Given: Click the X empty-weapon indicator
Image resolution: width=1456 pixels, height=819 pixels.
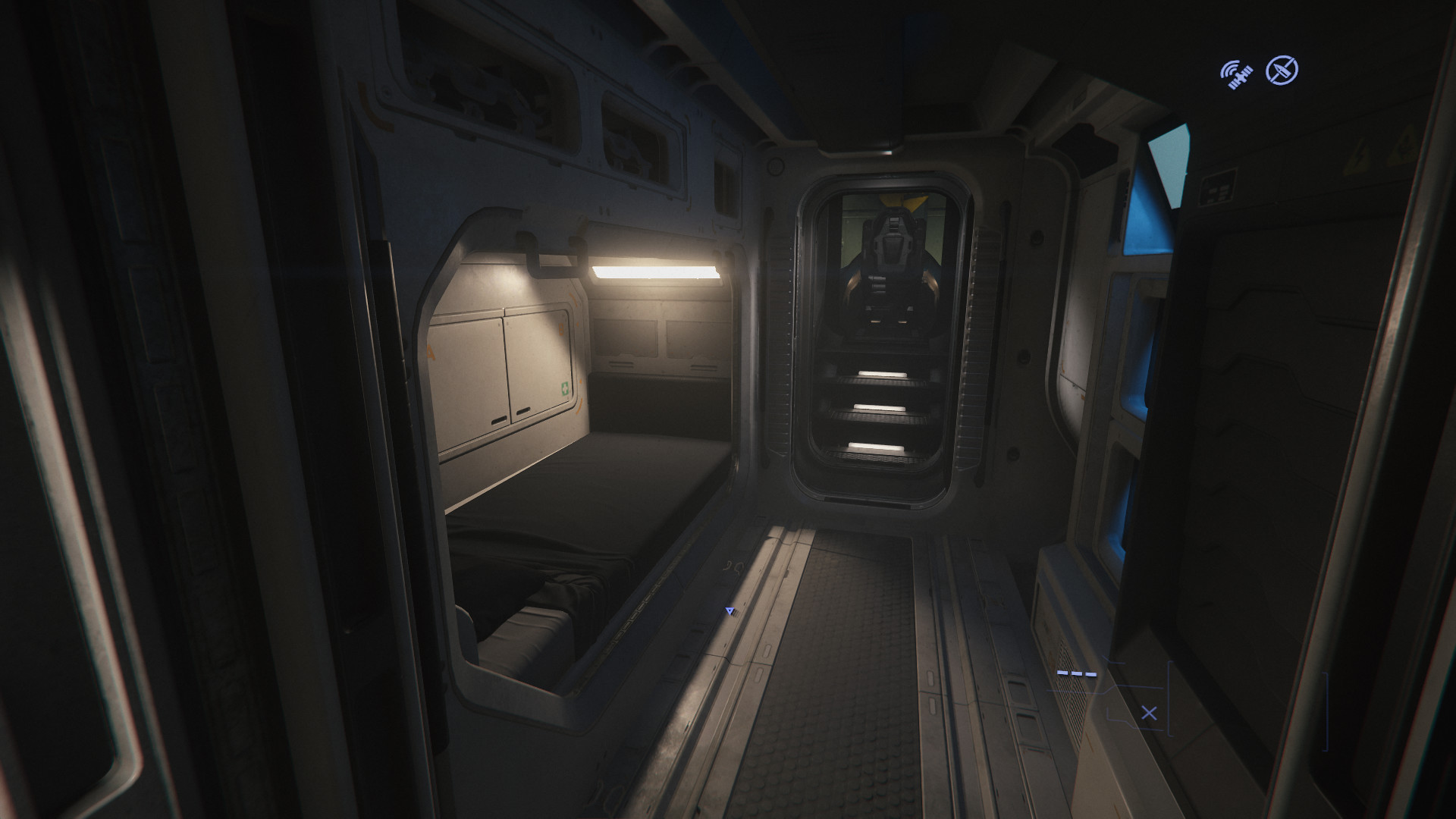Looking at the screenshot, I should tap(1149, 713).
